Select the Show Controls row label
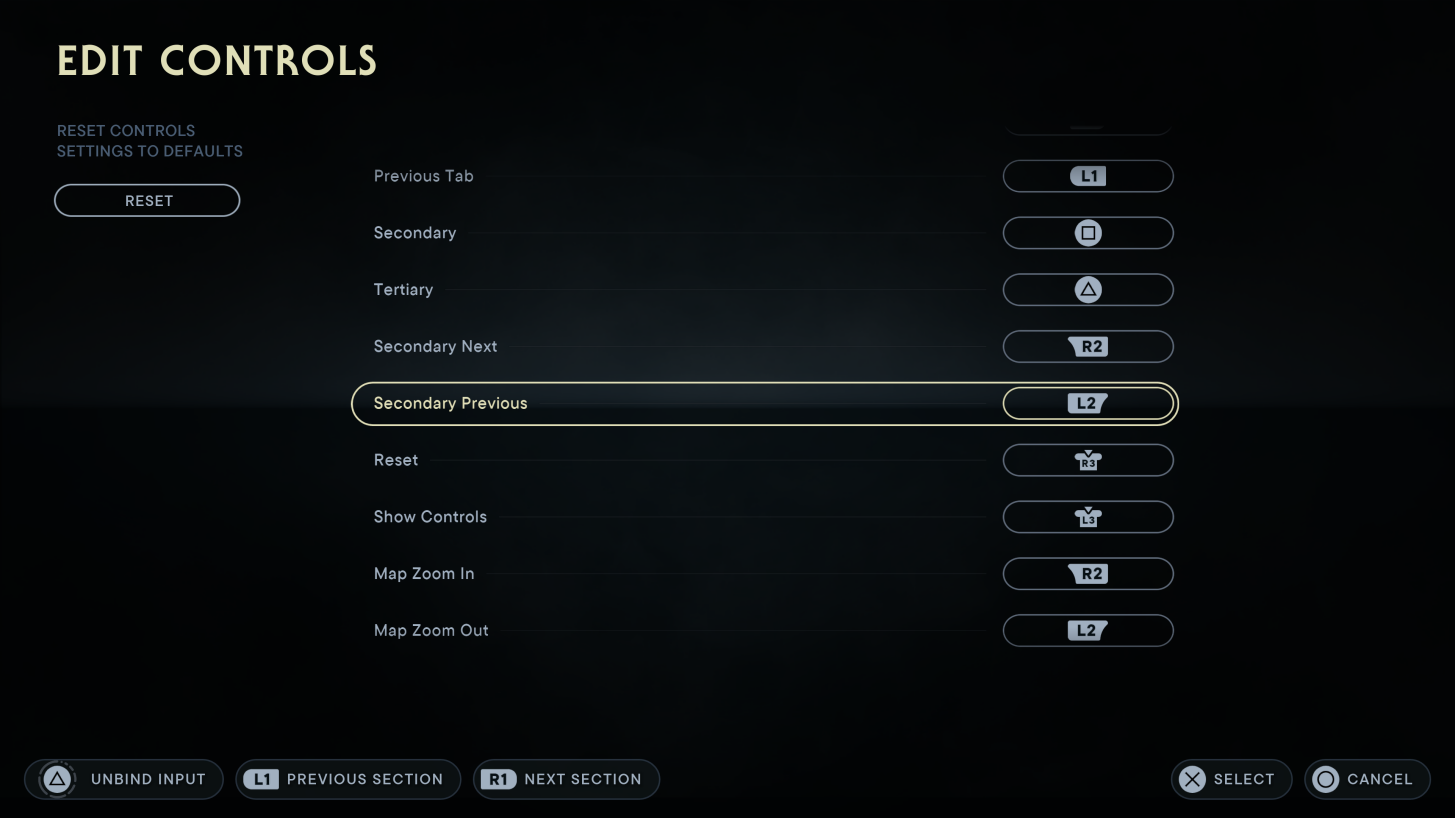Screen dimensions: 1455x818 (430, 516)
